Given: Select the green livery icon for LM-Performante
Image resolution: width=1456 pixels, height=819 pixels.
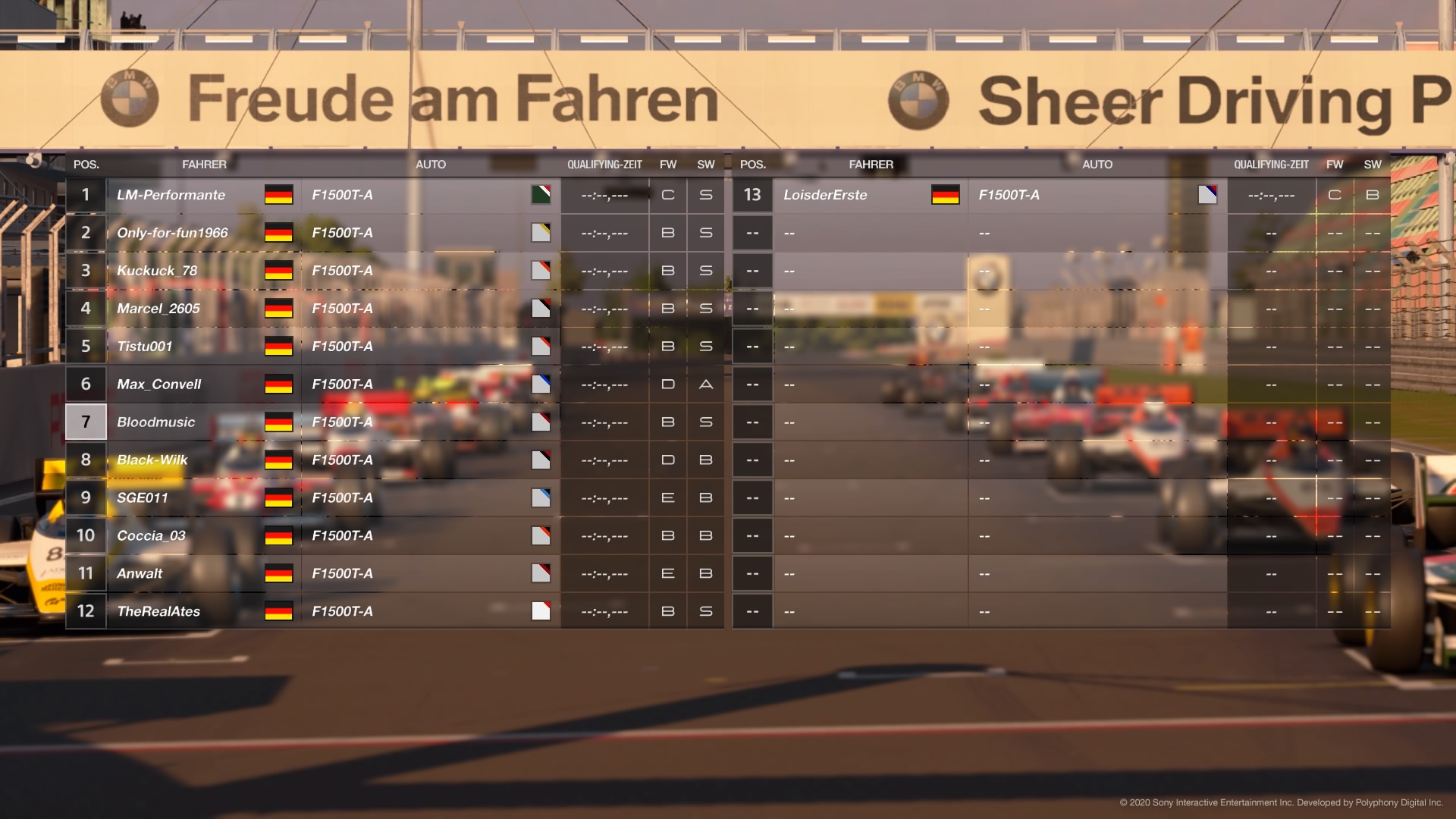Looking at the screenshot, I should coord(541,194).
